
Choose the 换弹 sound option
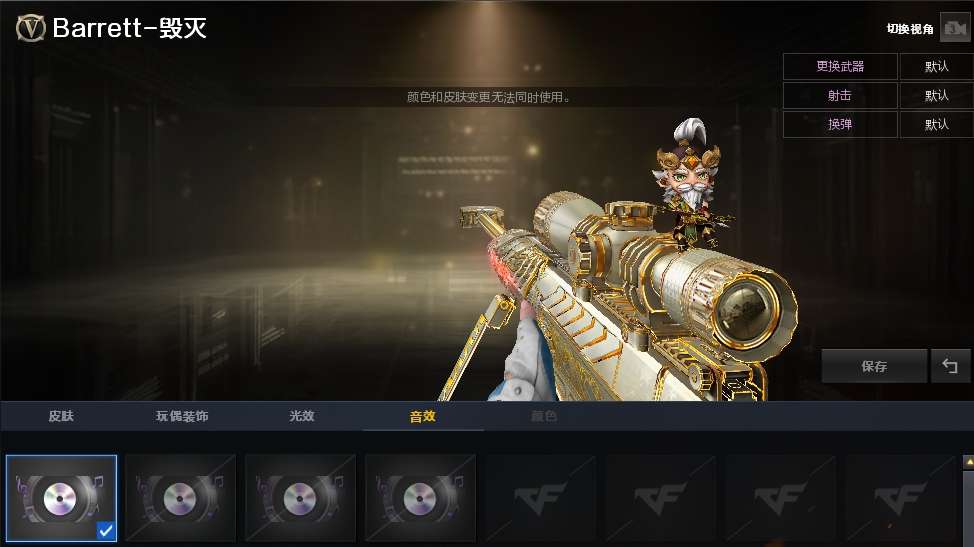(x=840, y=125)
